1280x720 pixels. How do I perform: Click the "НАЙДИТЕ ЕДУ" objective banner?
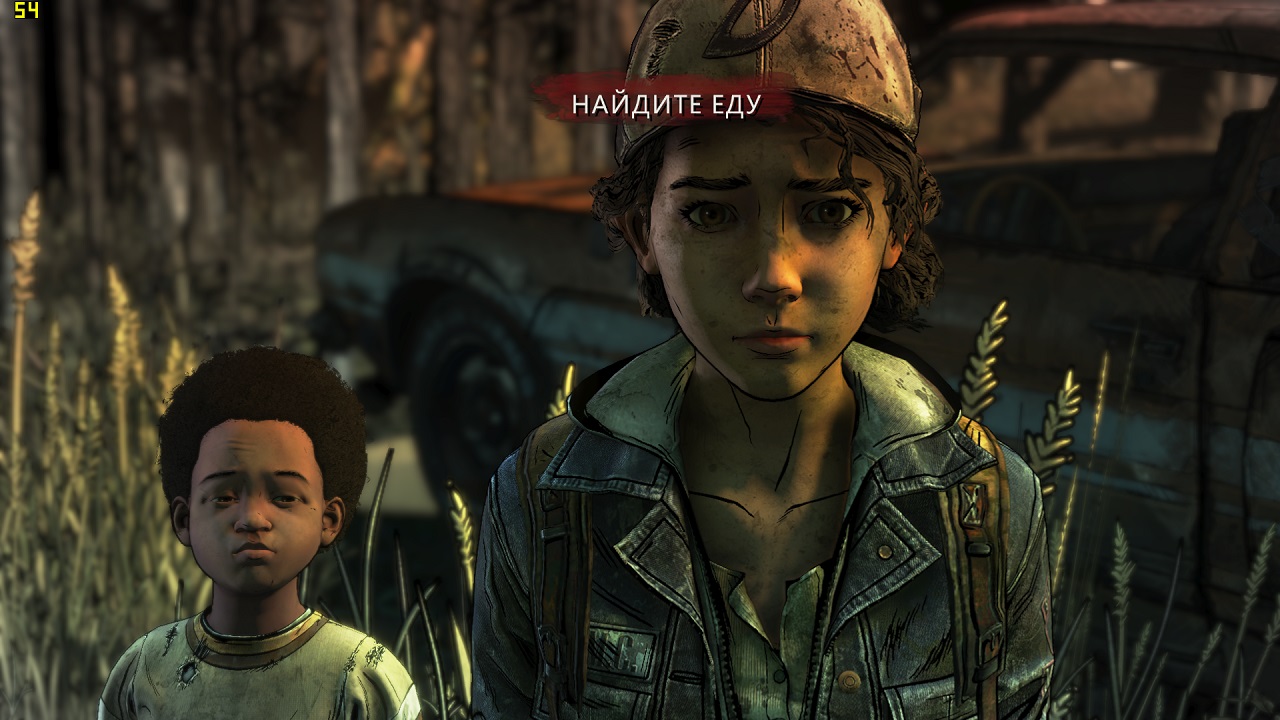pos(666,103)
